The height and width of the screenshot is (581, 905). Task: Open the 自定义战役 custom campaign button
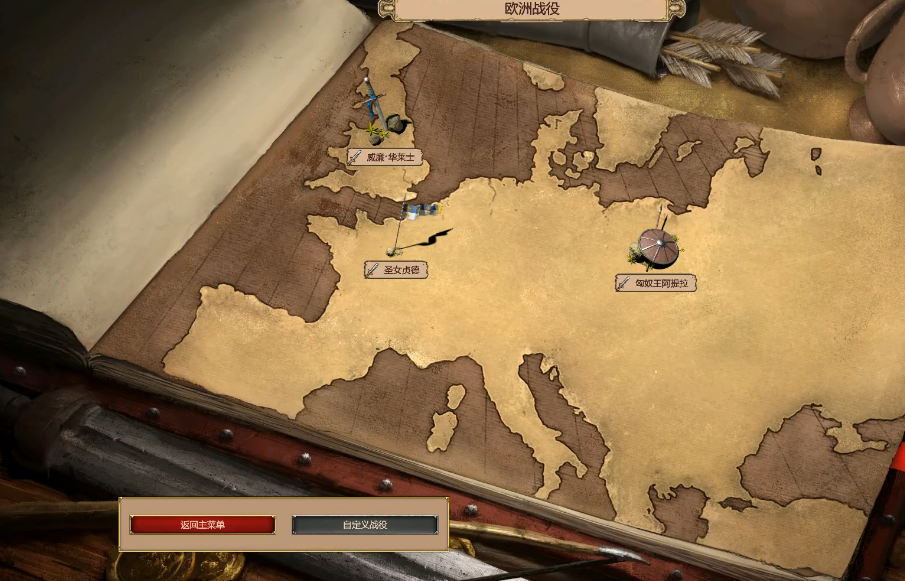pos(365,525)
